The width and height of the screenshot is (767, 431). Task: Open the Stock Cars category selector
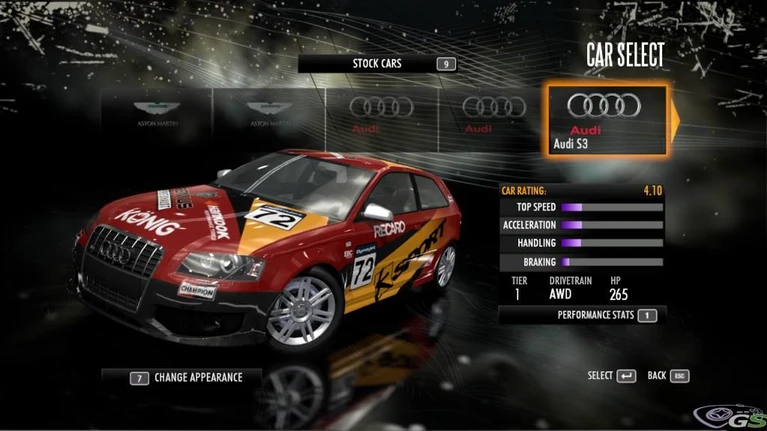coord(377,64)
